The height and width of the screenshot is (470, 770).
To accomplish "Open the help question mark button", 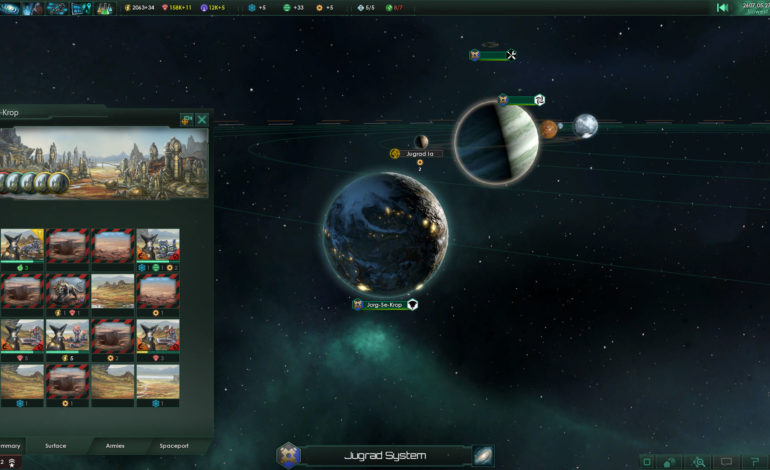I will pyautogui.click(x=754, y=462).
